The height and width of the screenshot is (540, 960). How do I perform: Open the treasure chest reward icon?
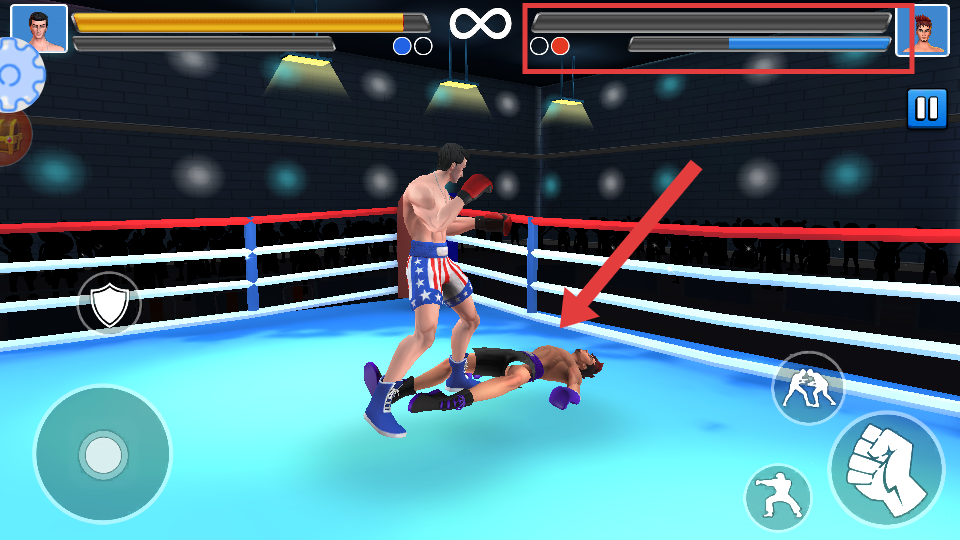point(12,137)
